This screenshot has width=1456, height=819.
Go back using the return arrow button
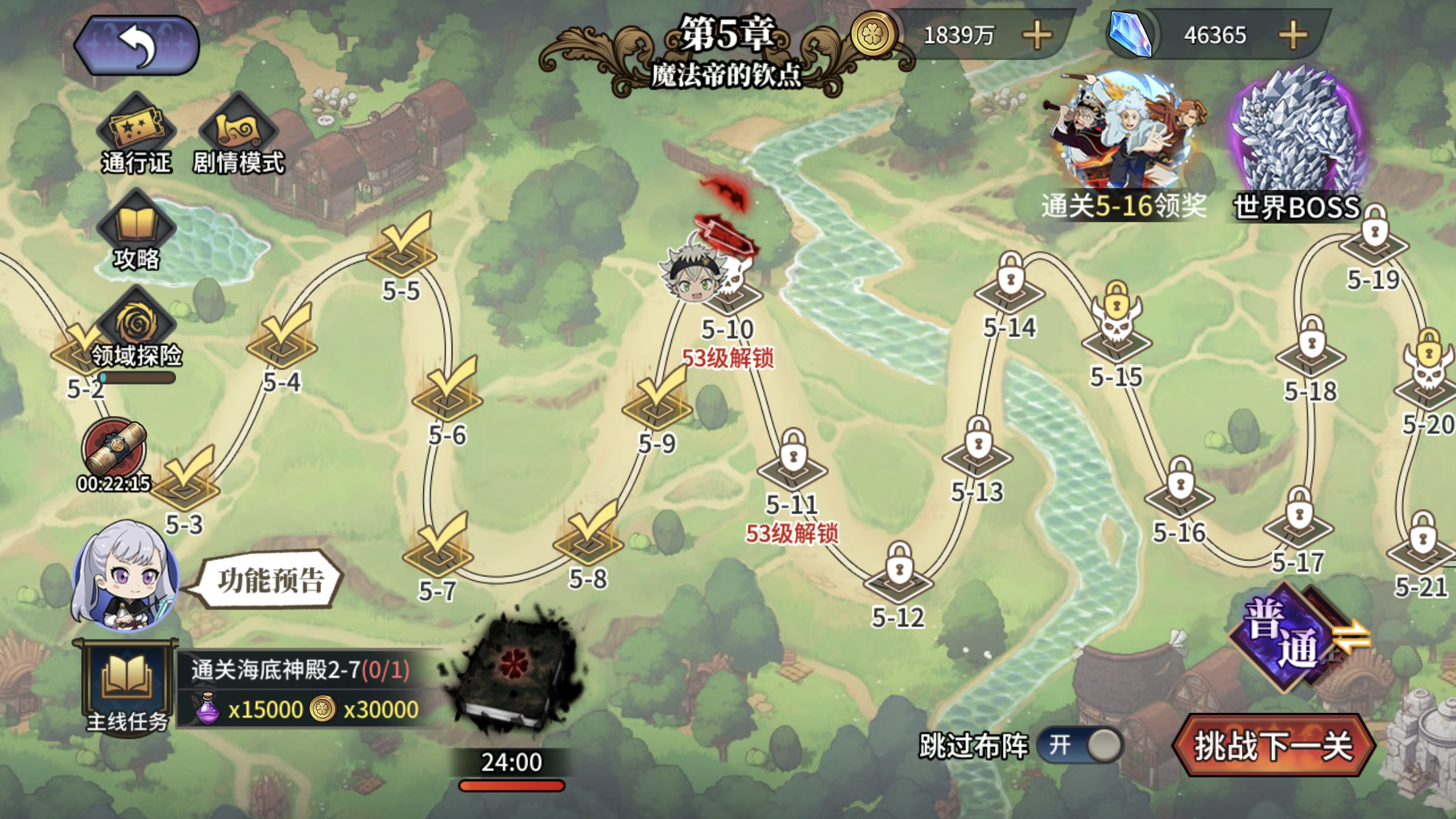pyautogui.click(x=136, y=45)
